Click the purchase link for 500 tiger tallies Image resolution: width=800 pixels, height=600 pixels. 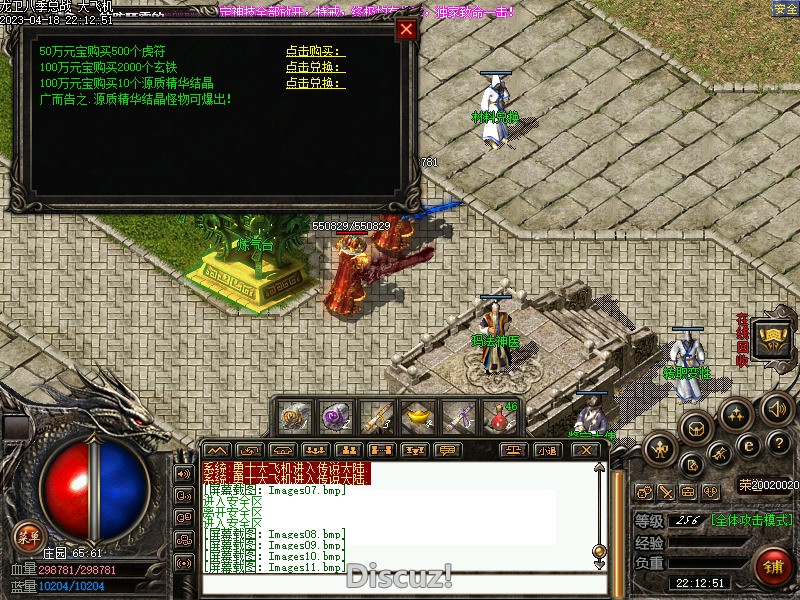click(x=314, y=51)
